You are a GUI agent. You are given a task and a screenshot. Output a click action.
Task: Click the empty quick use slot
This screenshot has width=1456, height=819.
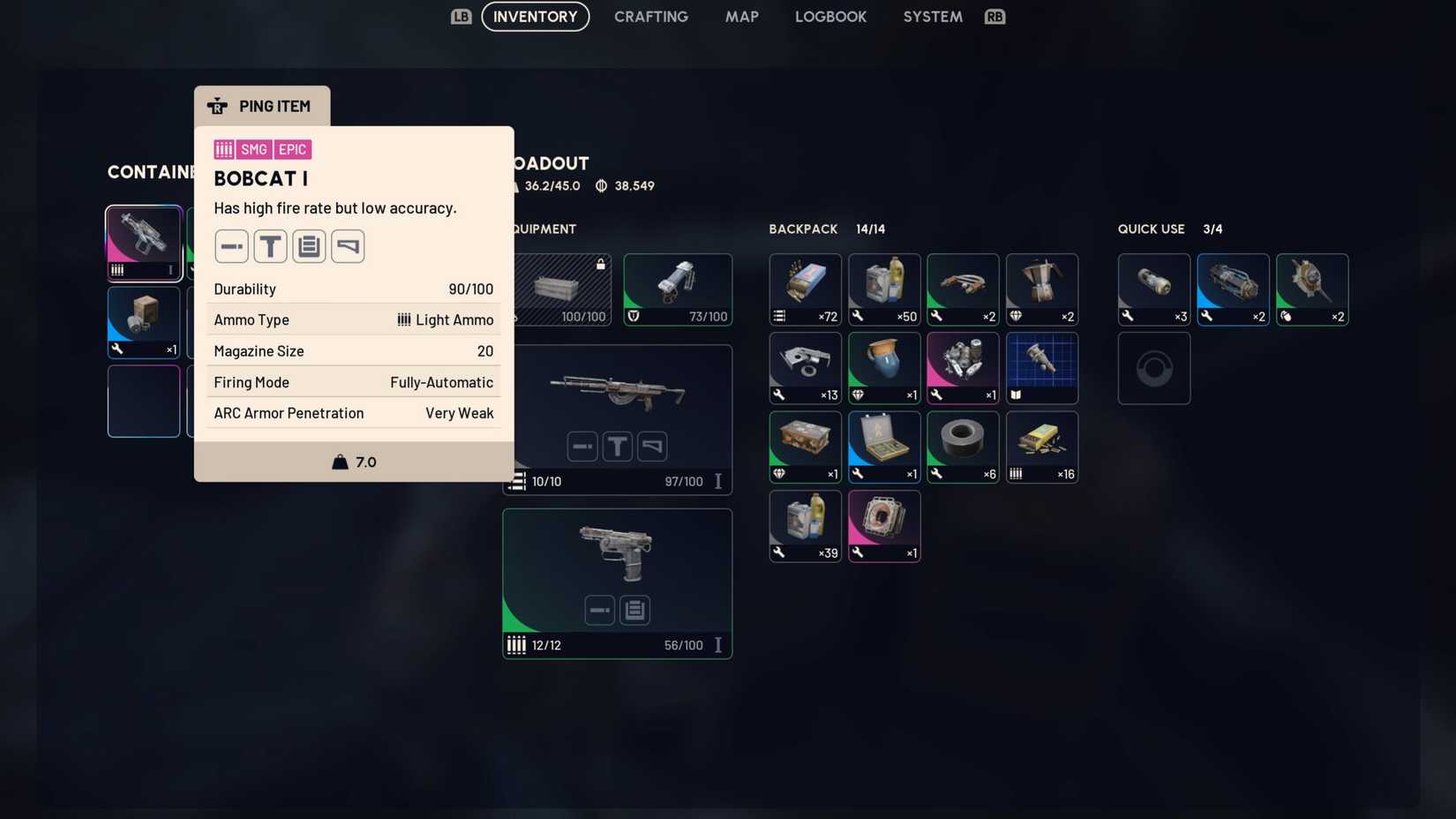tap(1154, 368)
